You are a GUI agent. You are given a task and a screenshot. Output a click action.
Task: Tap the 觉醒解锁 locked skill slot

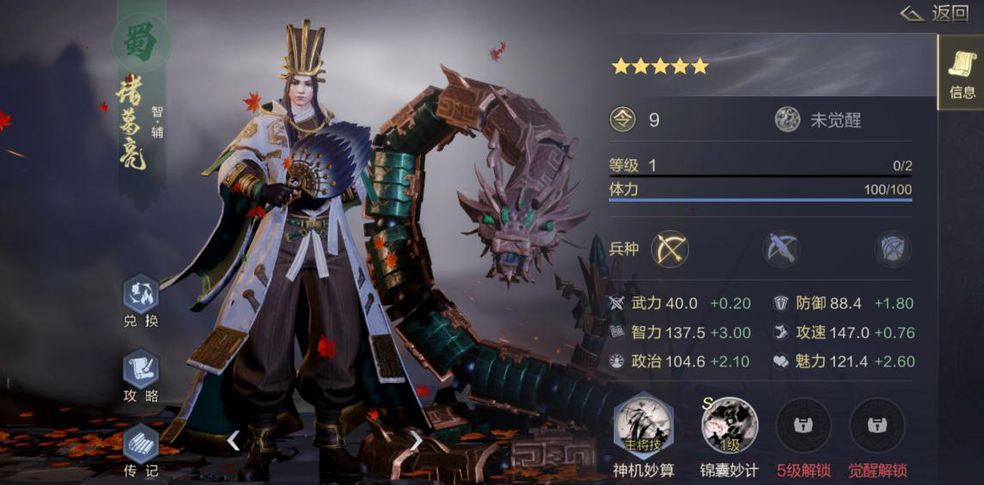[877, 424]
